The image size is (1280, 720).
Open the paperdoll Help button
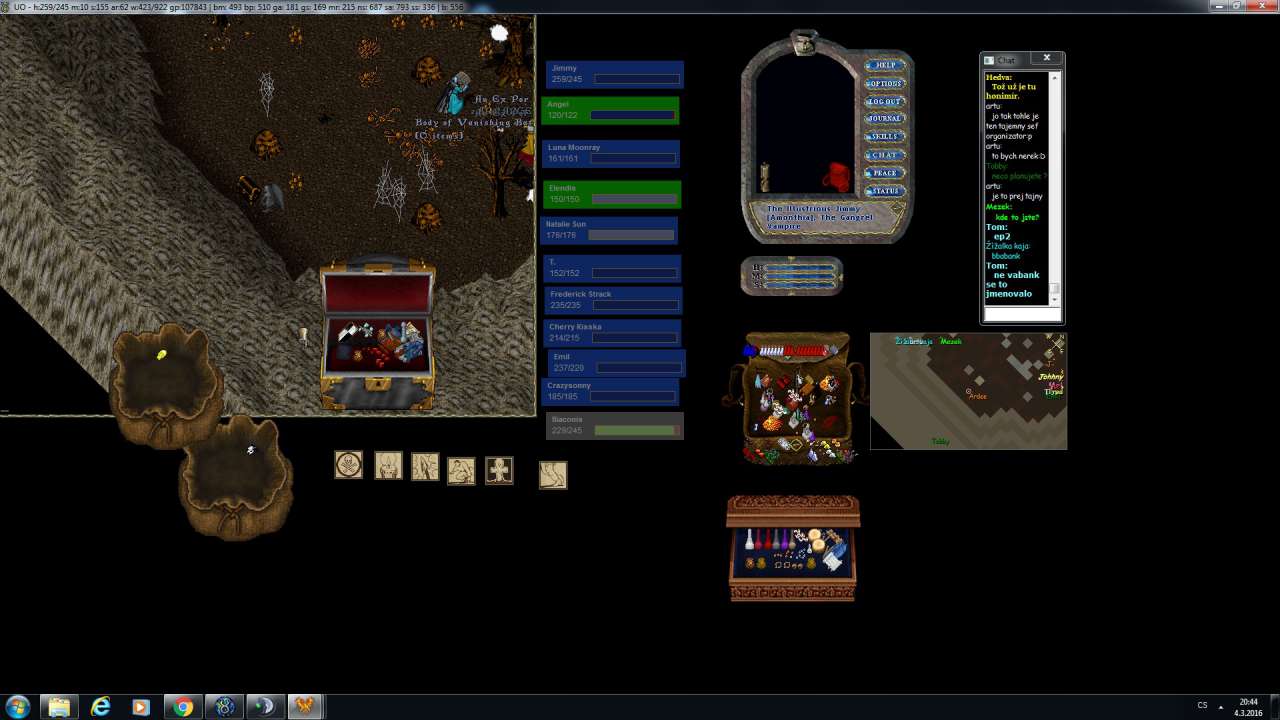[885, 66]
